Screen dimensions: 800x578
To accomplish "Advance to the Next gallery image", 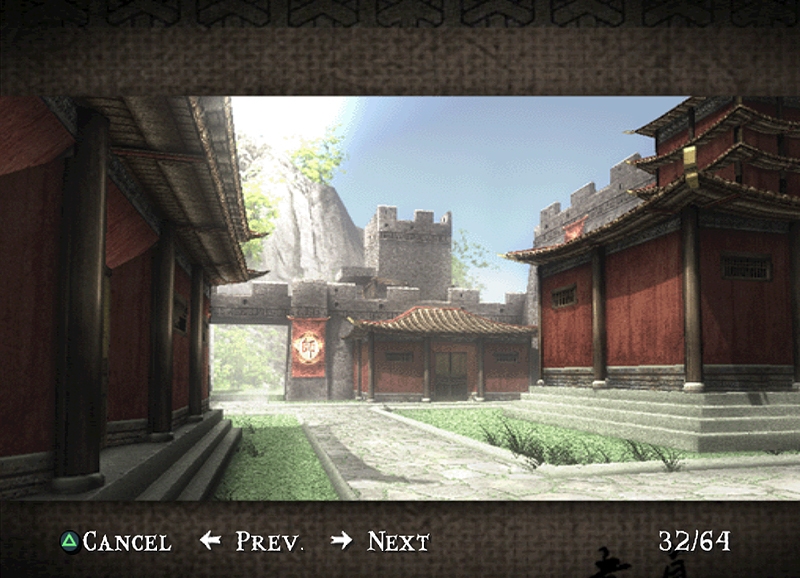I will pos(381,542).
